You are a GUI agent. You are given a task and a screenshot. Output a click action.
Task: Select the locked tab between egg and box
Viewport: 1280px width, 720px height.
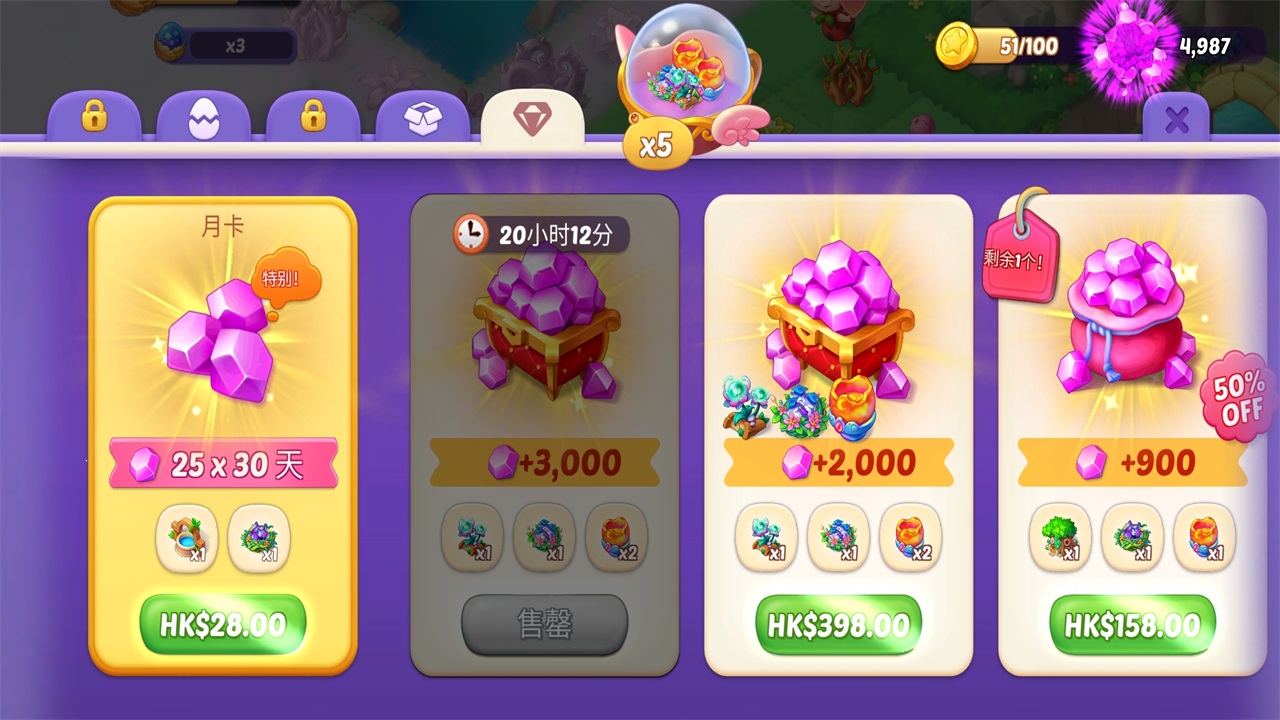coord(313,119)
